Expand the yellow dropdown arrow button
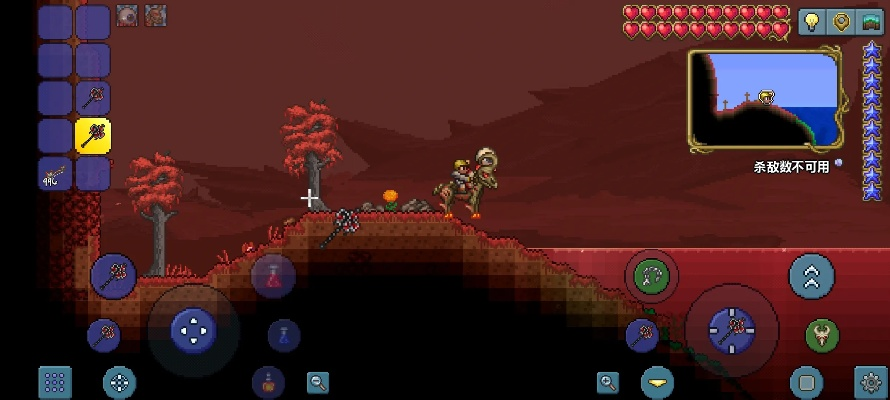Image resolution: width=890 pixels, height=400 pixels. pyautogui.click(x=658, y=381)
